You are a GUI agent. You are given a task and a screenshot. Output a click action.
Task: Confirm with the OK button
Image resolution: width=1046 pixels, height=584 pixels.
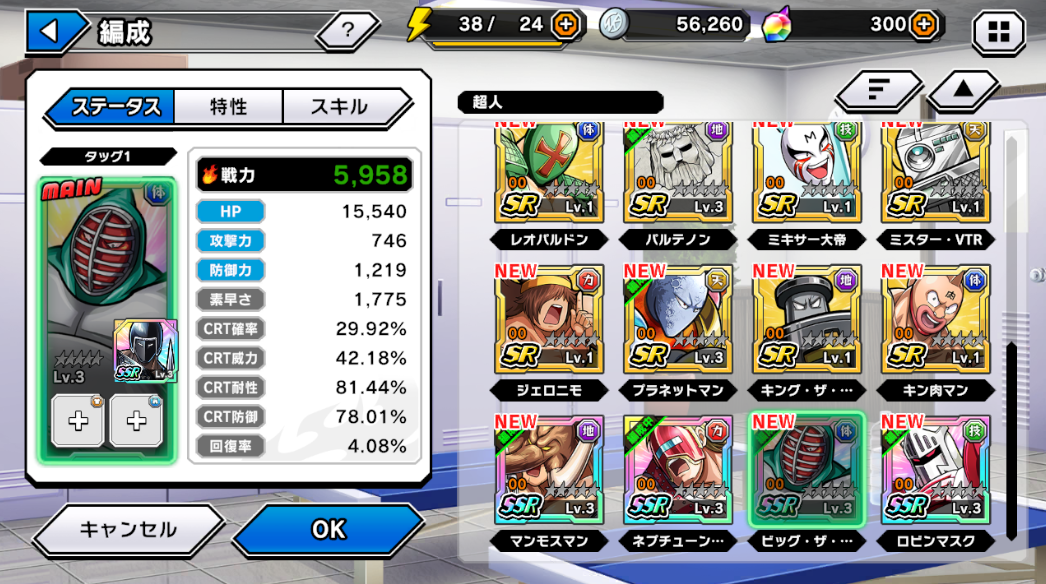point(328,529)
